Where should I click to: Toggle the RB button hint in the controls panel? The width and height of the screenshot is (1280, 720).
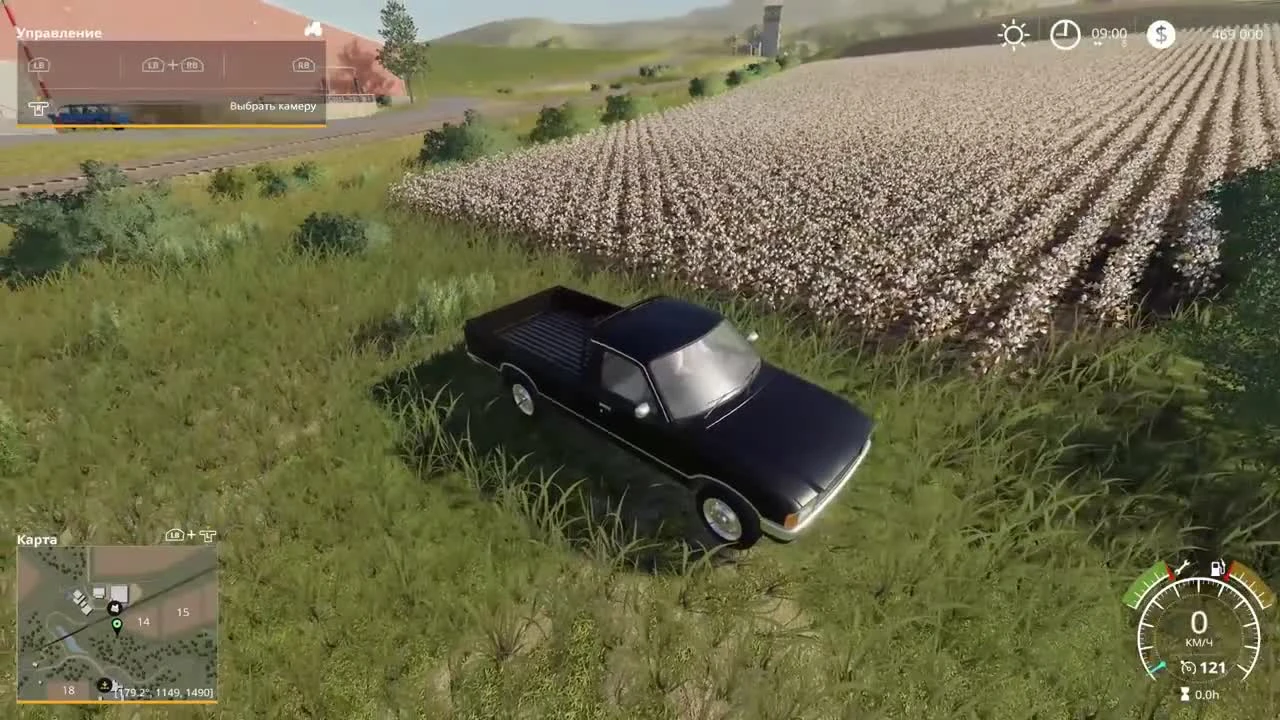(303, 64)
